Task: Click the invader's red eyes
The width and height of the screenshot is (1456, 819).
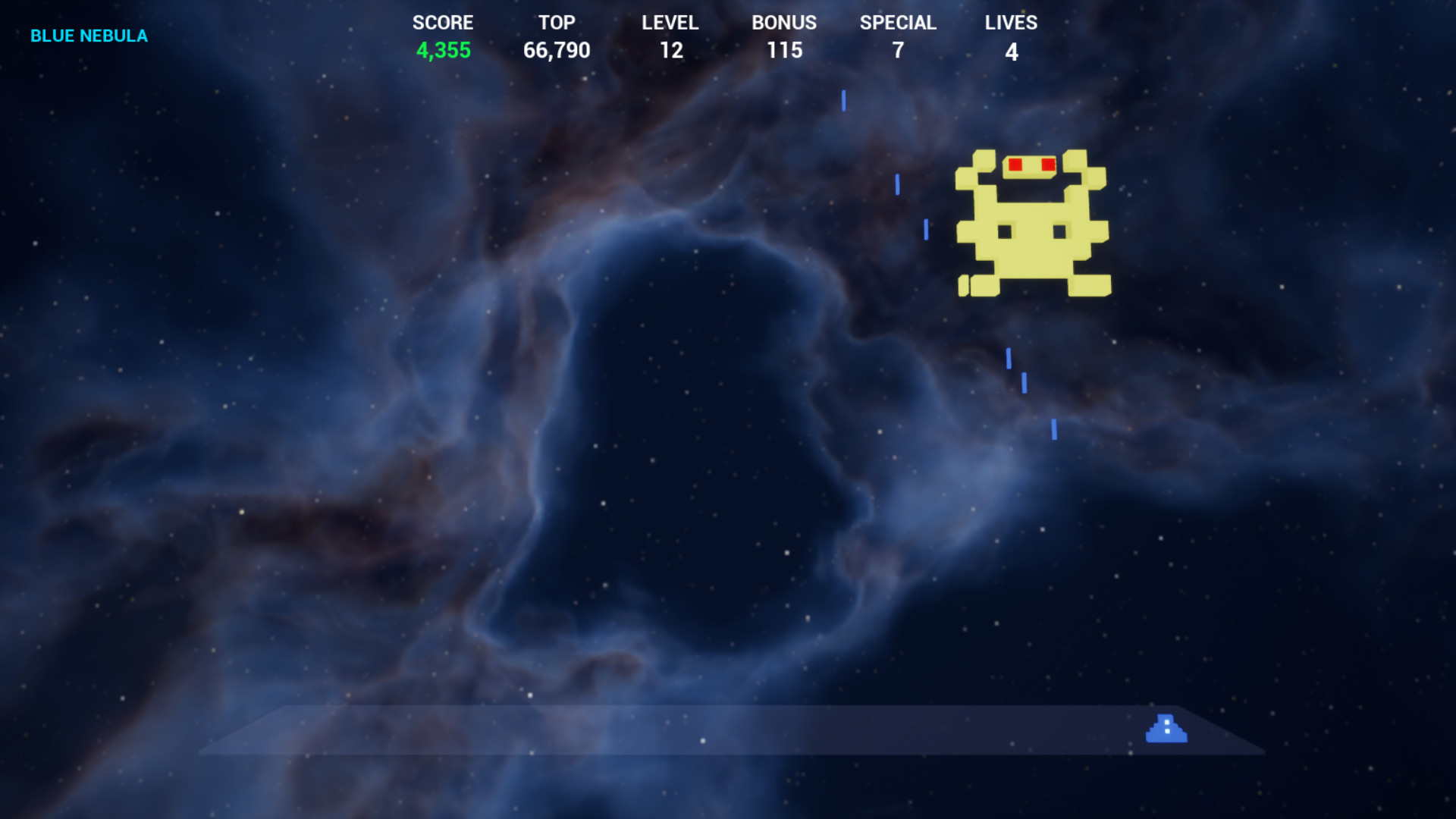Action: coord(1031,163)
